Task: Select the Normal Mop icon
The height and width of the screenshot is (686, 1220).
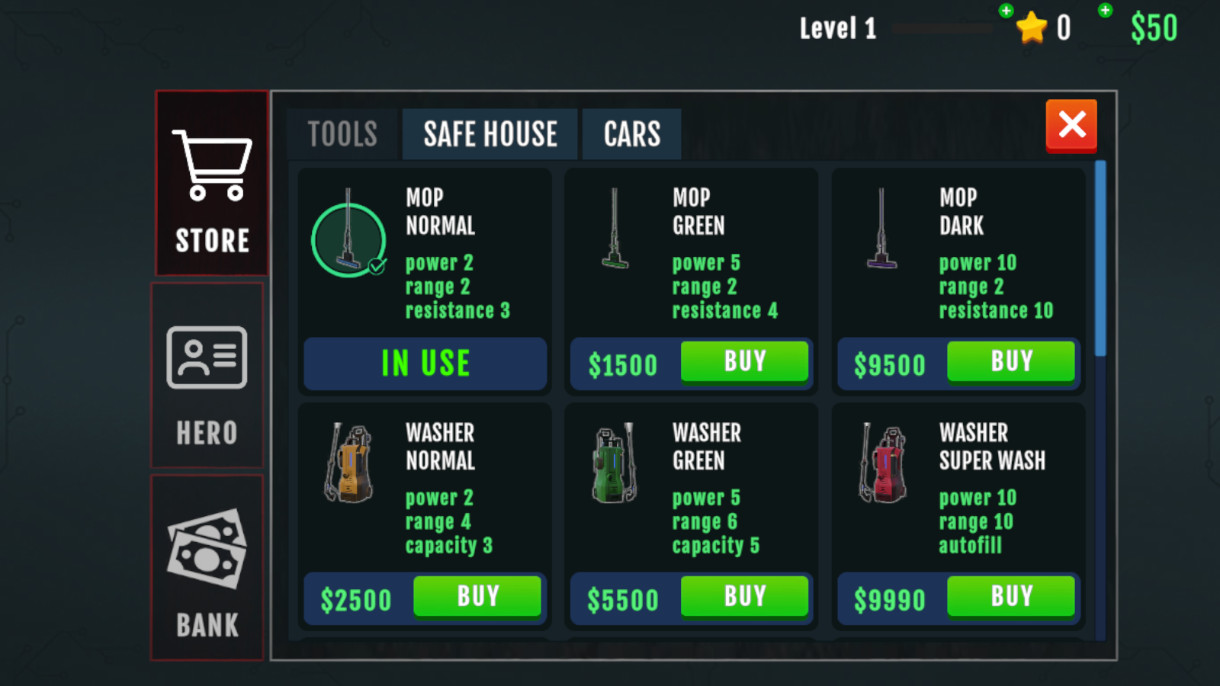Action: tap(348, 238)
